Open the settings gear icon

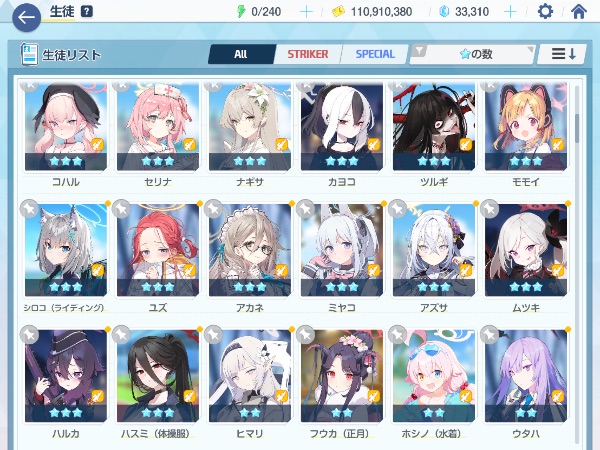tap(545, 12)
